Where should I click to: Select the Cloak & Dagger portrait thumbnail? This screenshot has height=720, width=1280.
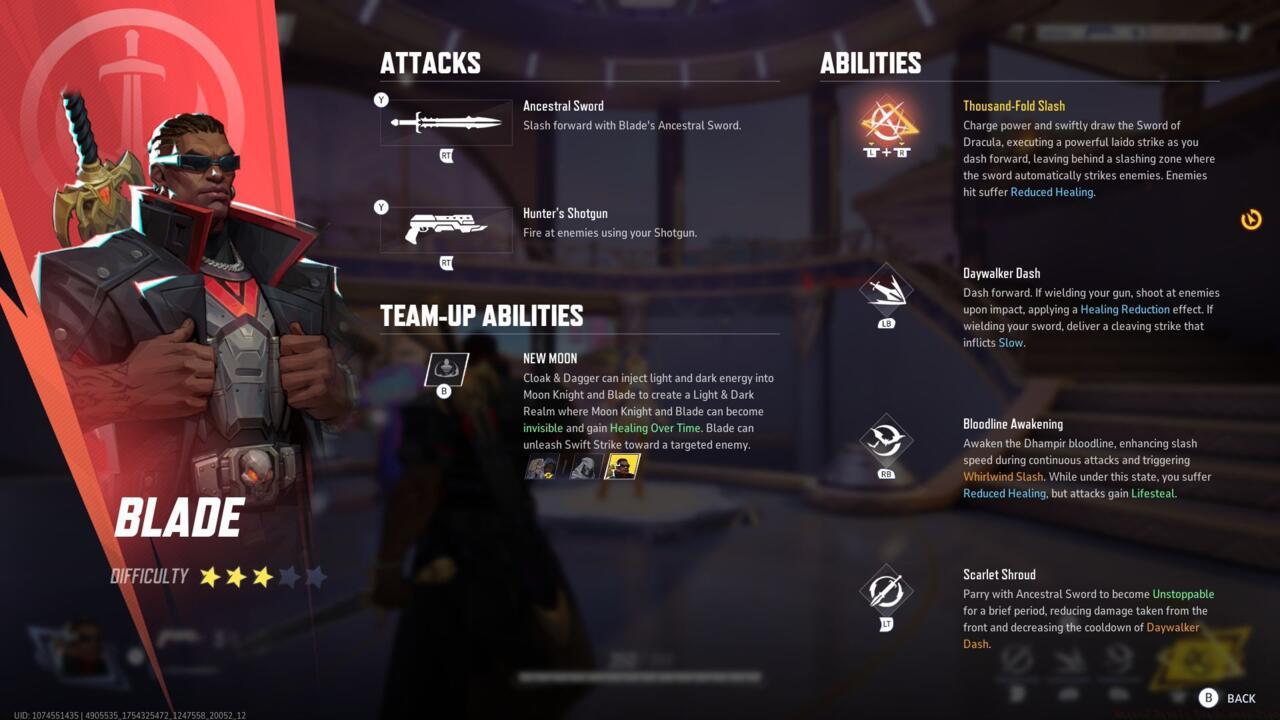click(x=540, y=466)
